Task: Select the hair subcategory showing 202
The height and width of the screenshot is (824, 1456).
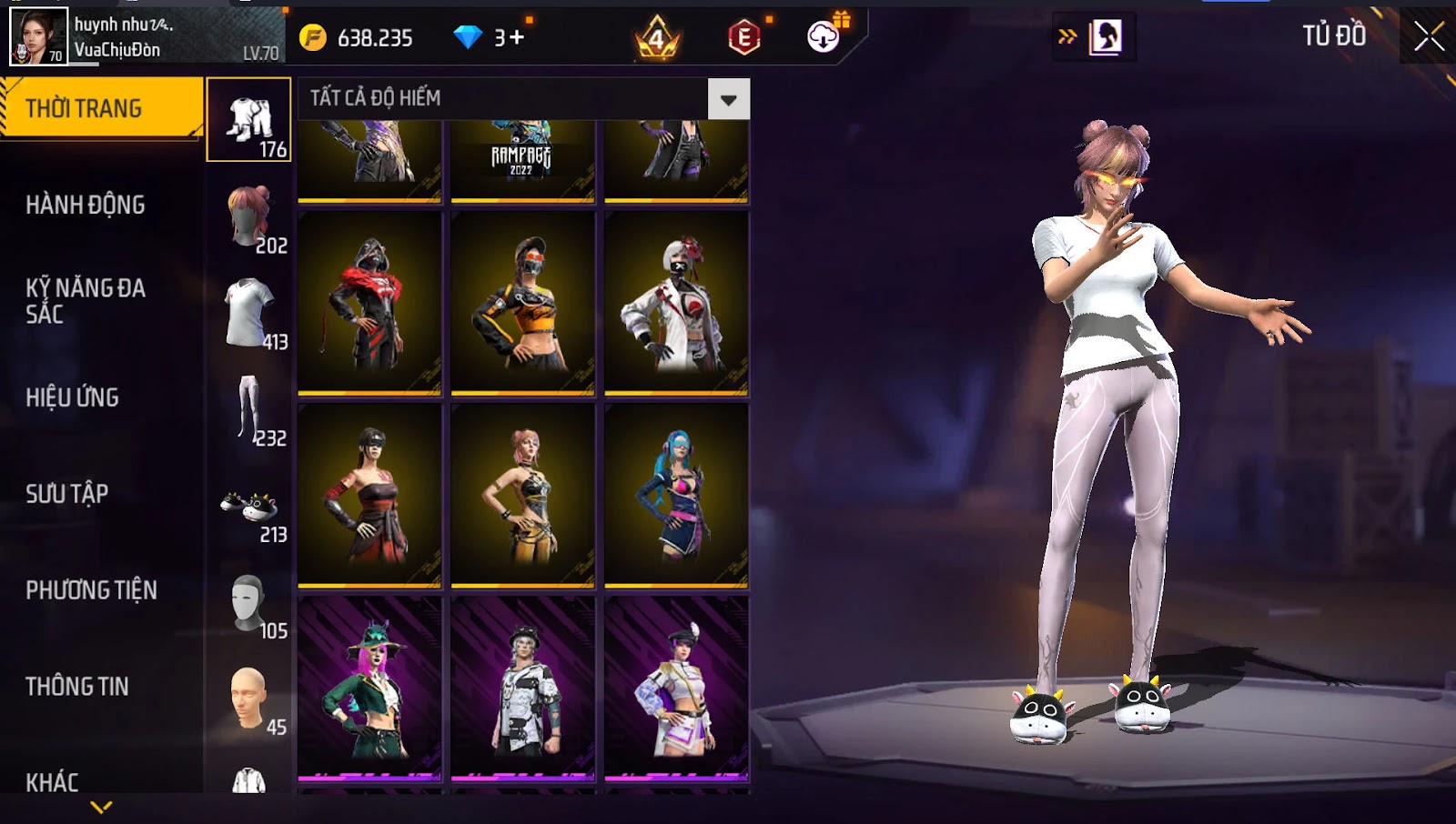Action: point(249,218)
